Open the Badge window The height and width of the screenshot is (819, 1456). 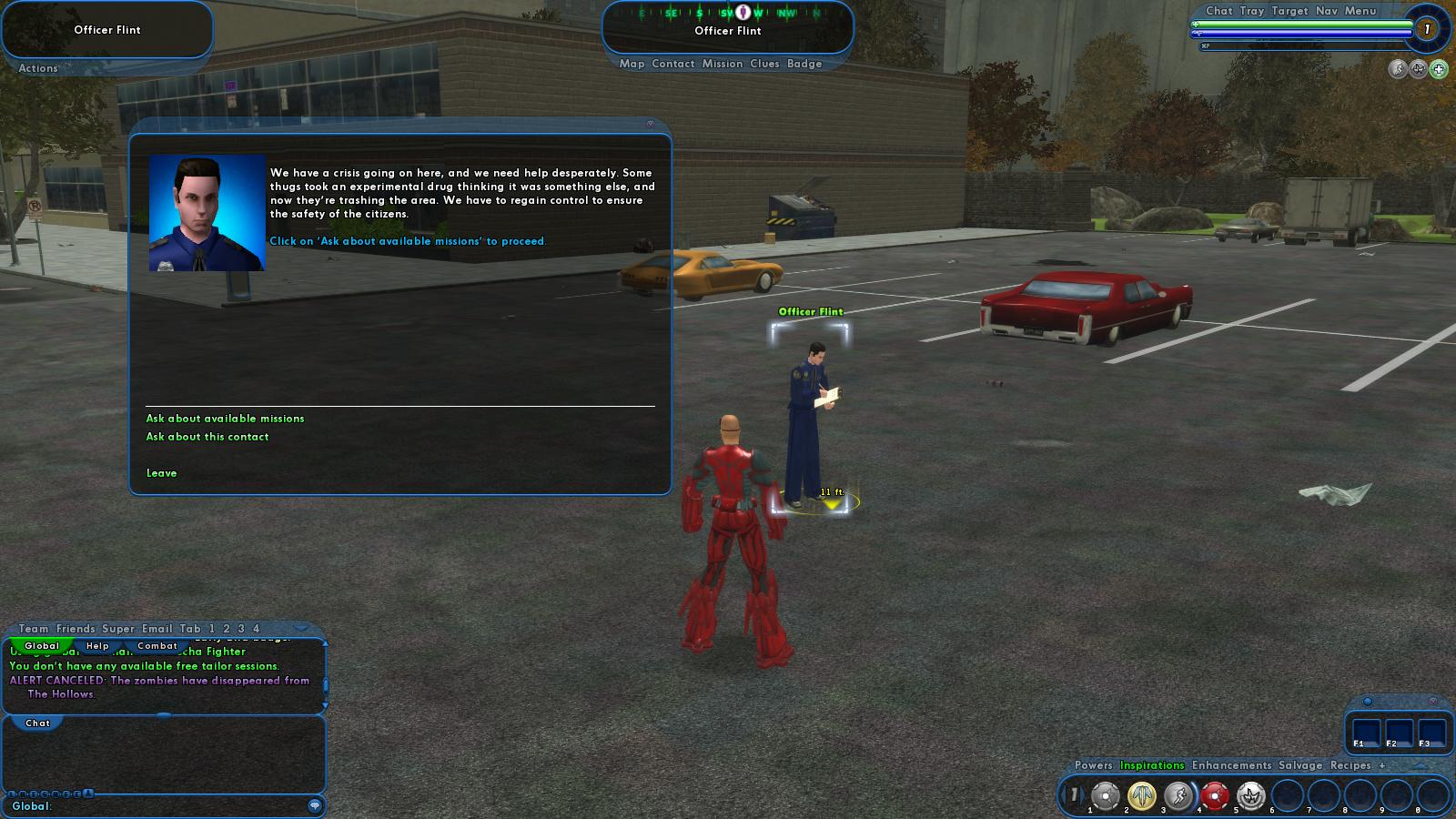(x=804, y=64)
